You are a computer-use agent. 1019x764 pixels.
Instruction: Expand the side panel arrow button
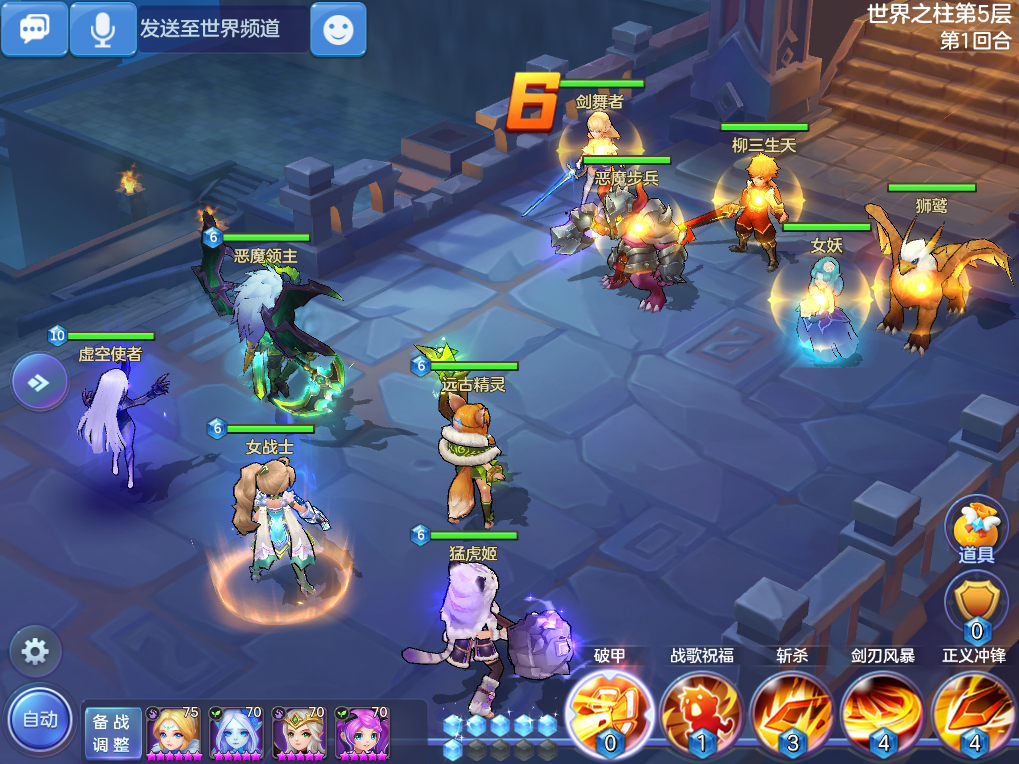tap(40, 382)
